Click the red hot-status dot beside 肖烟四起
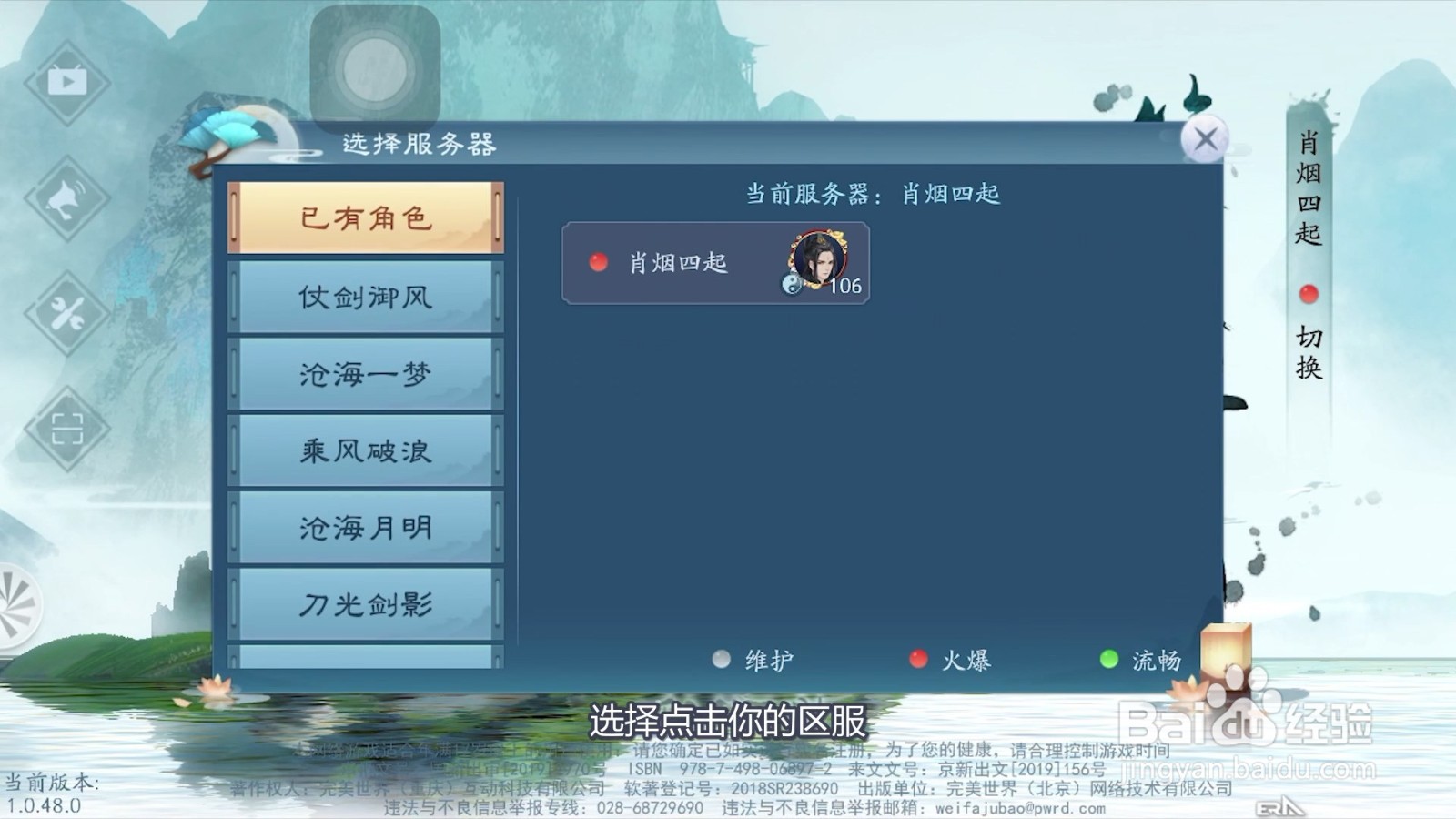 pyautogui.click(x=599, y=264)
